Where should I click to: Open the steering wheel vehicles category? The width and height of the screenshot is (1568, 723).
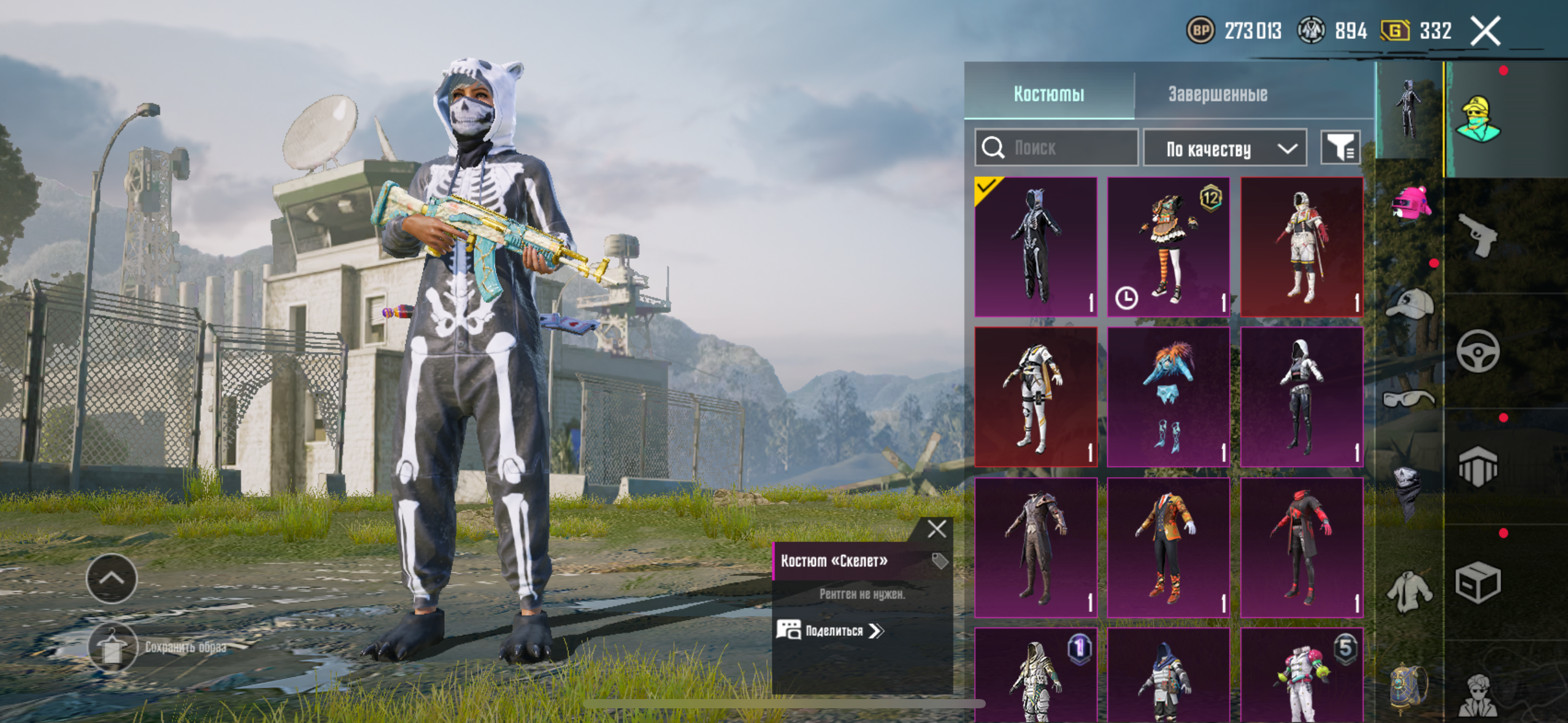pyautogui.click(x=1477, y=351)
